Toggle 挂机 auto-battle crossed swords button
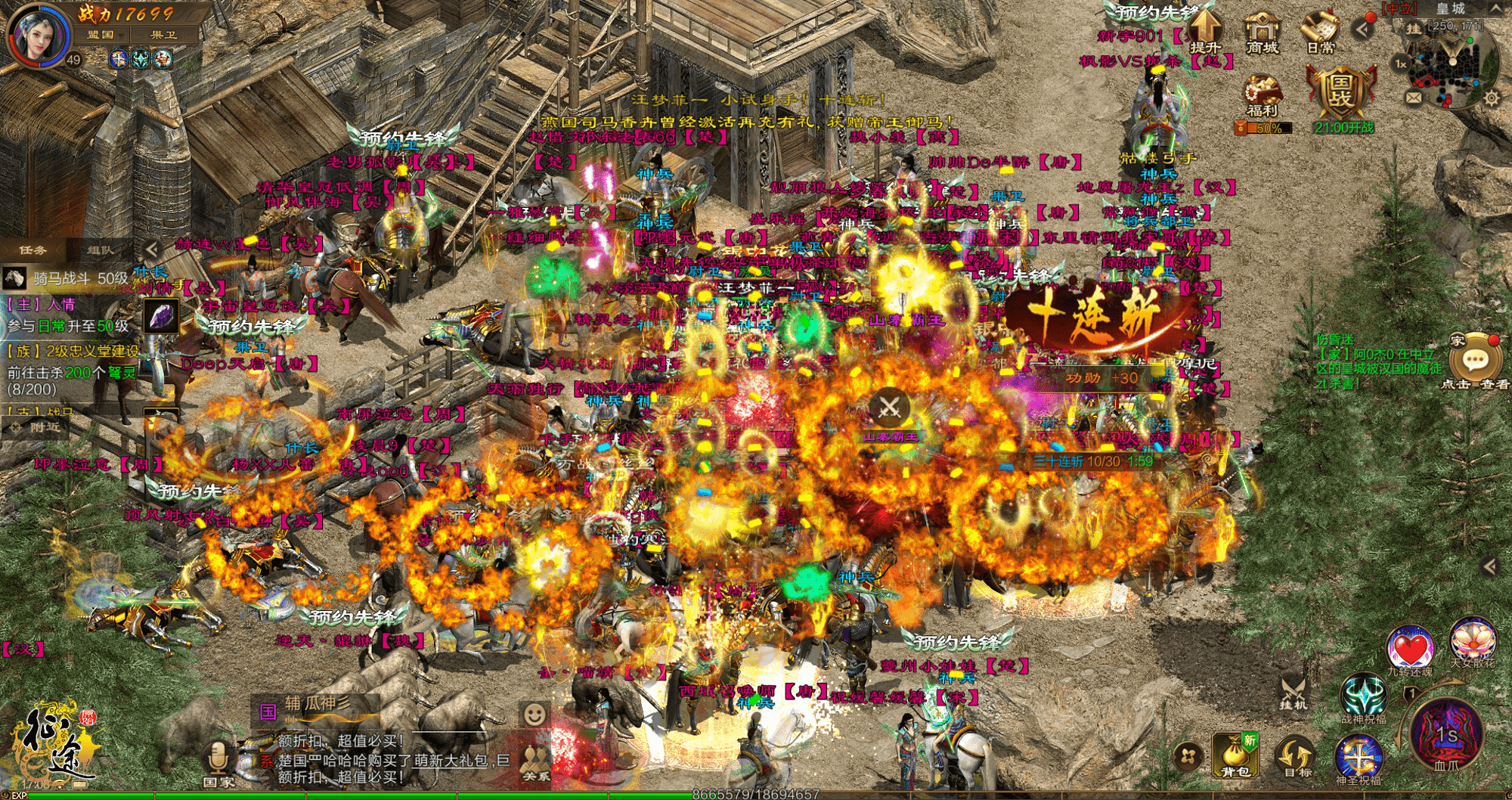Screen dimensions: 1512x800 point(1293,691)
